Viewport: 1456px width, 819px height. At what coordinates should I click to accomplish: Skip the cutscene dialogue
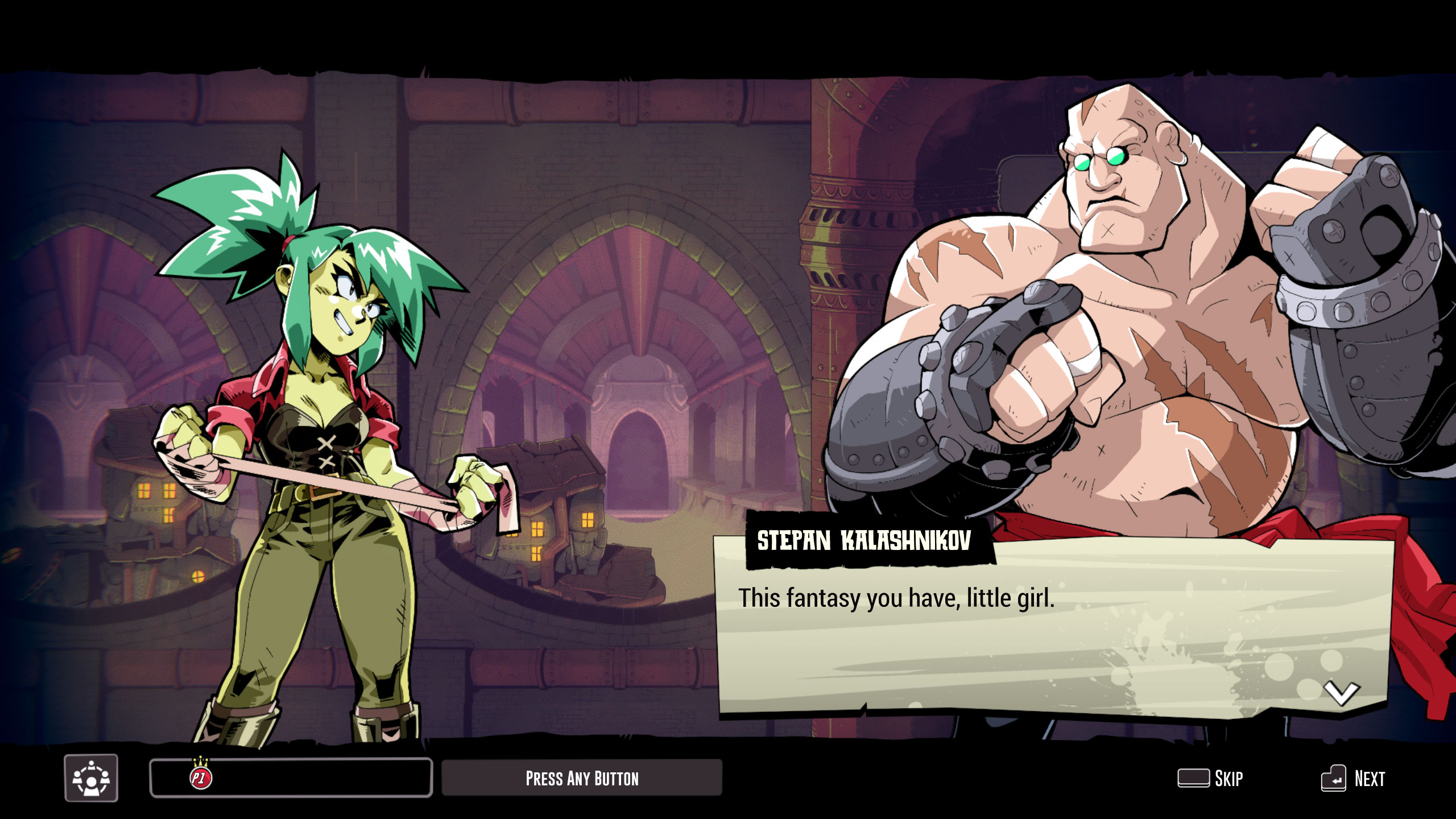tap(1211, 778)
